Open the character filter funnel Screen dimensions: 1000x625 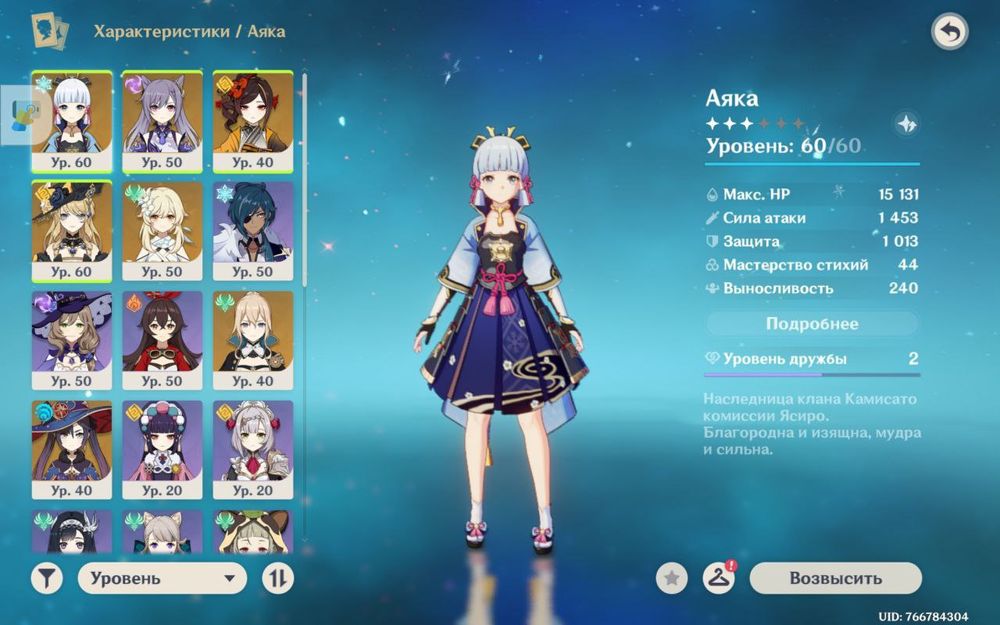pyautogui.click(x=46, y=578)
